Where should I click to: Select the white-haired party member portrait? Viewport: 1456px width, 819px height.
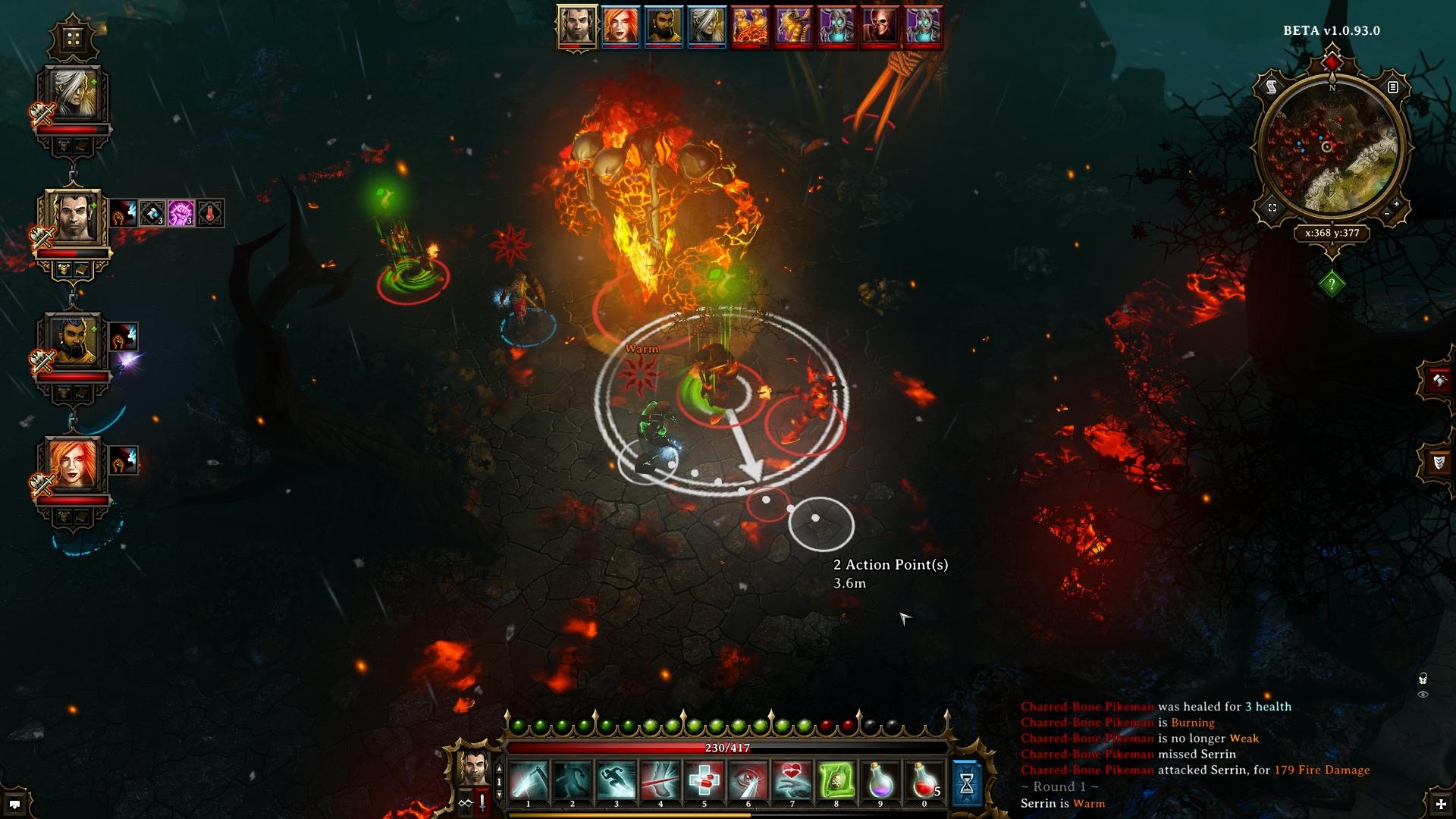(x=73, y=96)
